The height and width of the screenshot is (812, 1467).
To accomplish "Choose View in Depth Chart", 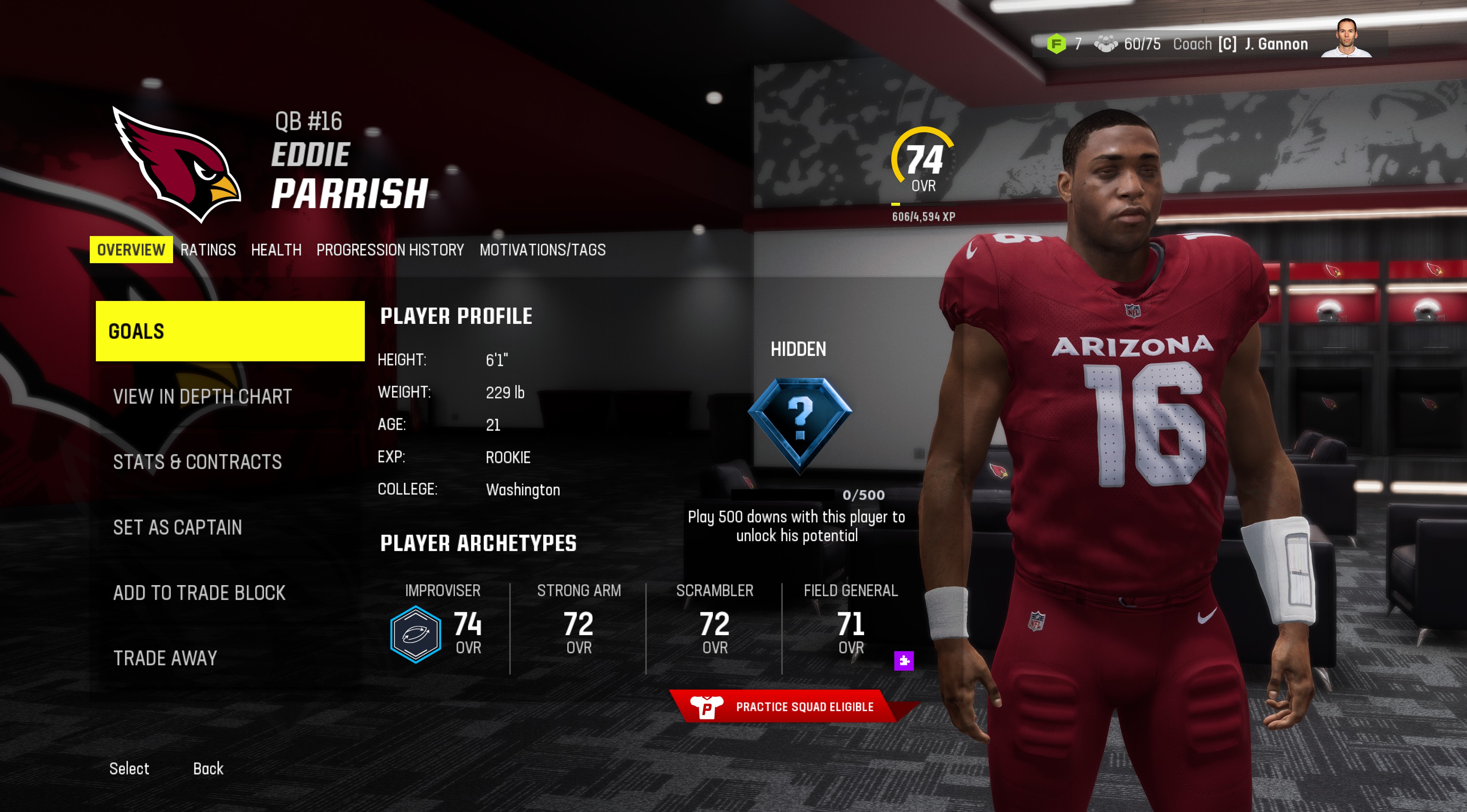I will pos(202,396).
